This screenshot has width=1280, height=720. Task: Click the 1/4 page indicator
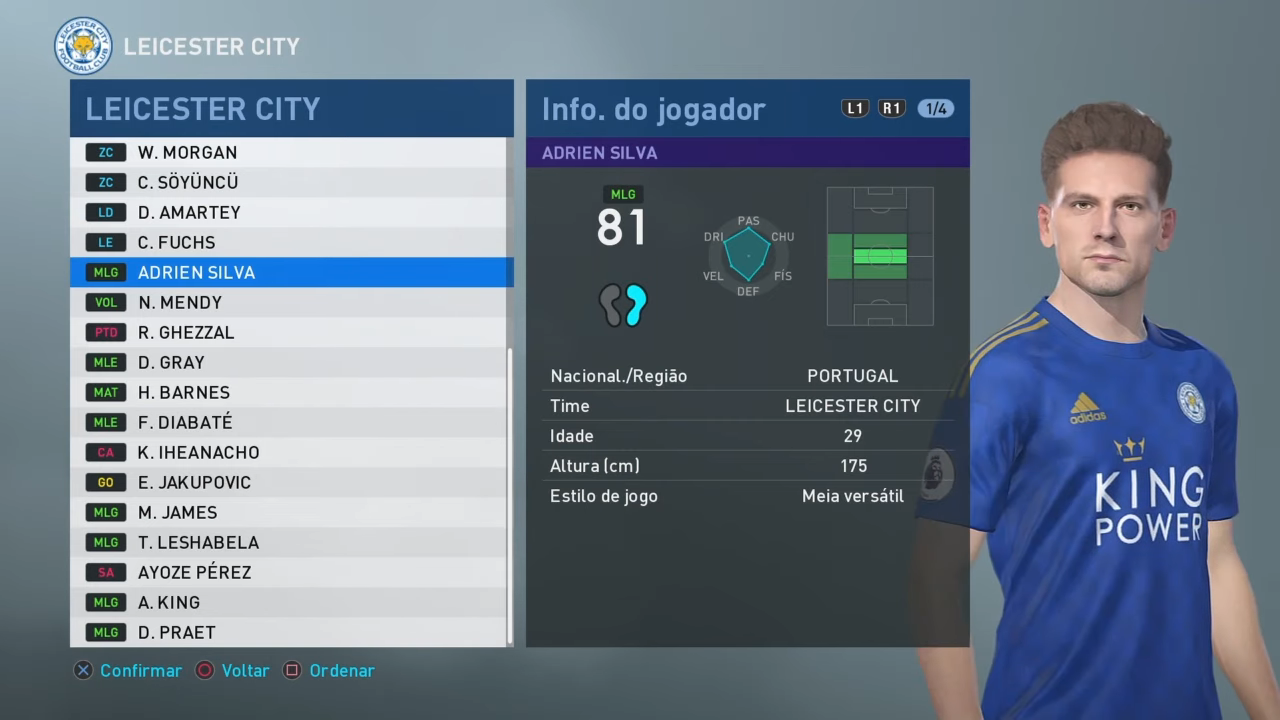pyautogui.click(x=936, y=108)
